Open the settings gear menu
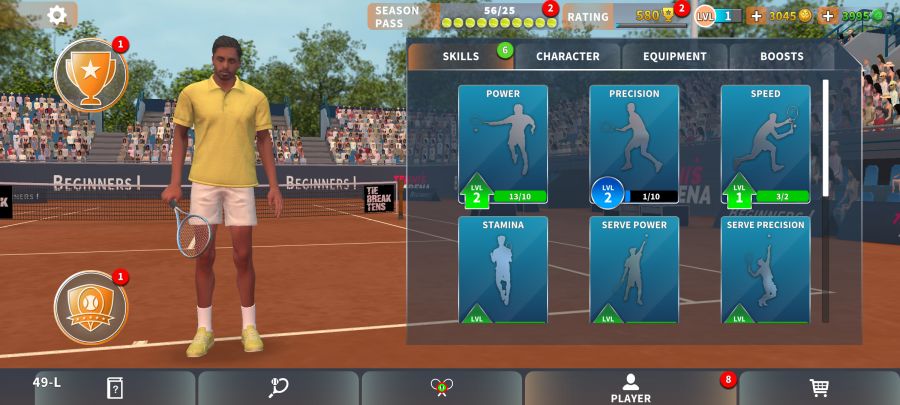Viewport: 900px width, 405px height. [x=57, y=14]
